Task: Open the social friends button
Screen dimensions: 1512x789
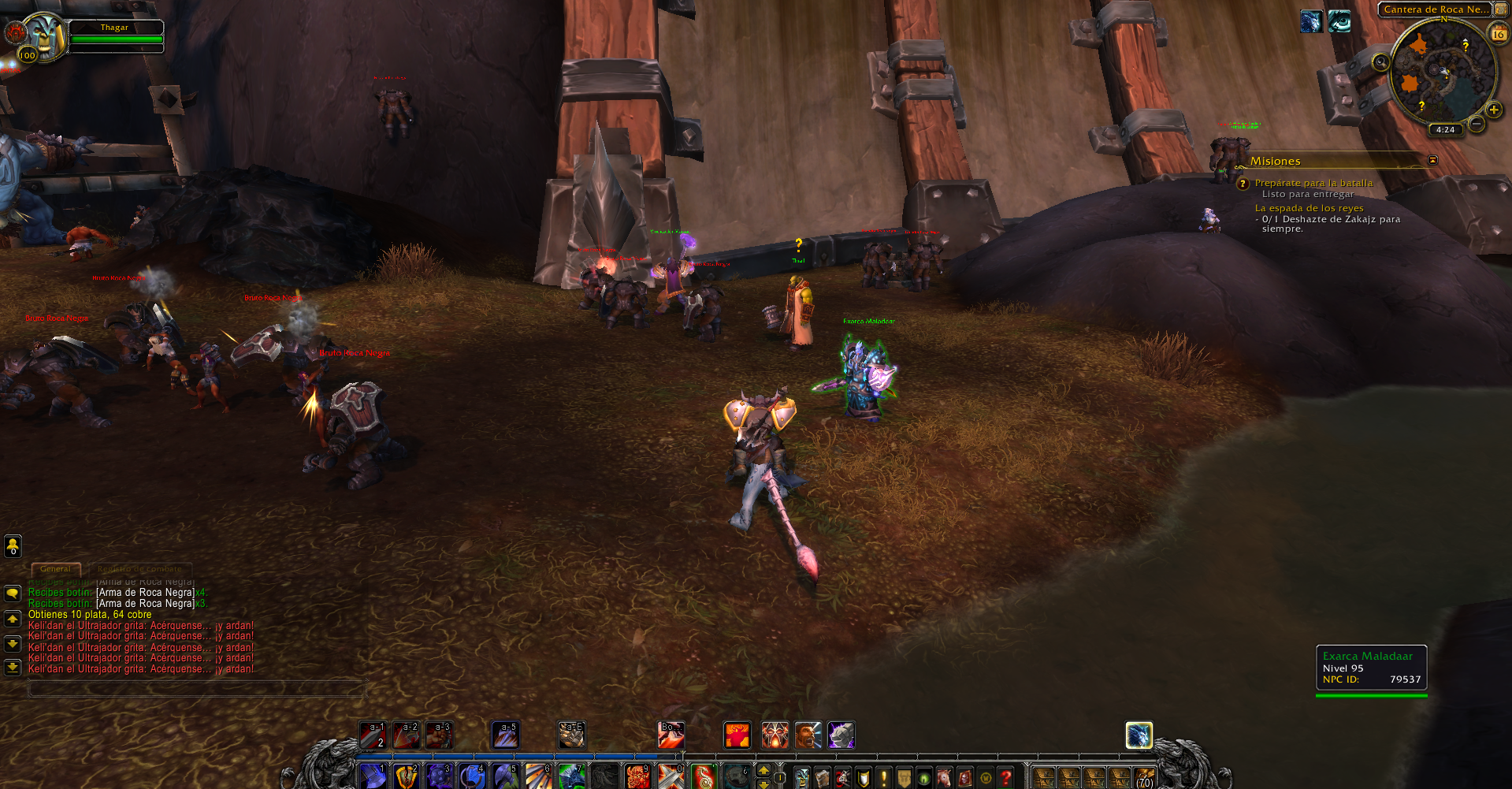Action: [x=13, y=545]
